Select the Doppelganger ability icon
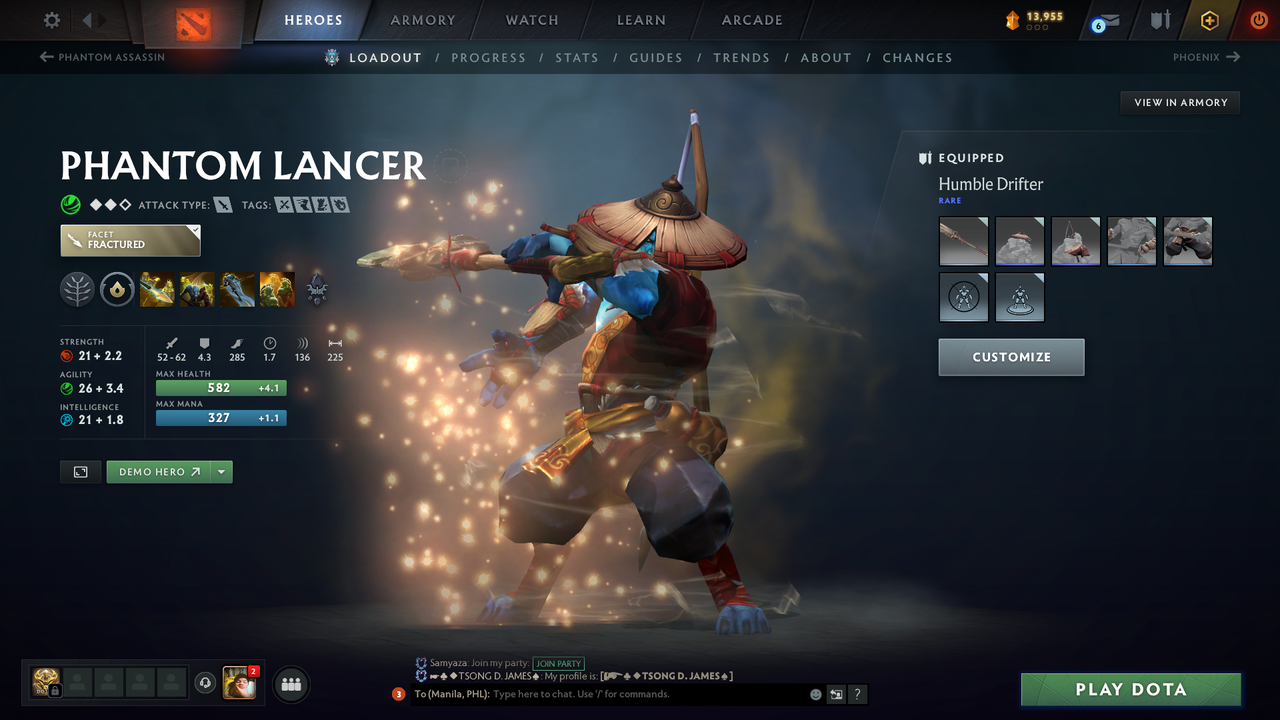 (x=197, y=290)
